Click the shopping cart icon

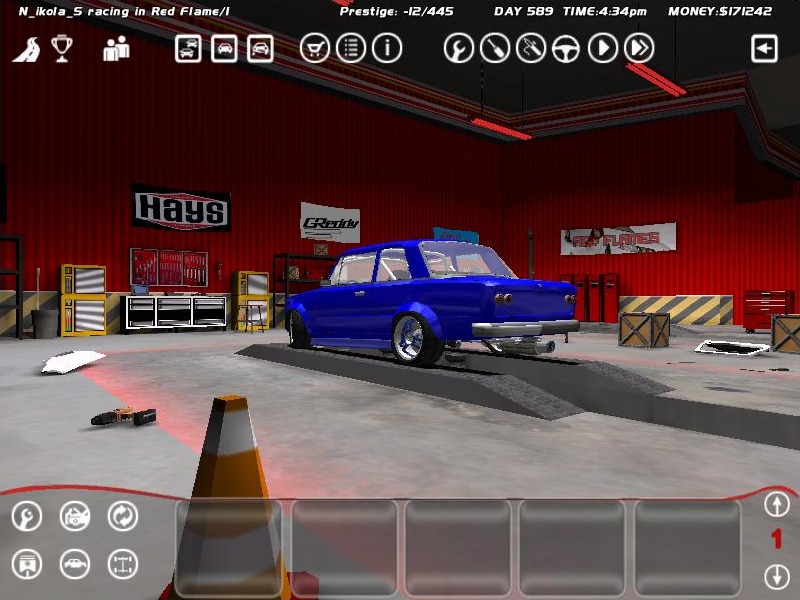coord(315,48)
